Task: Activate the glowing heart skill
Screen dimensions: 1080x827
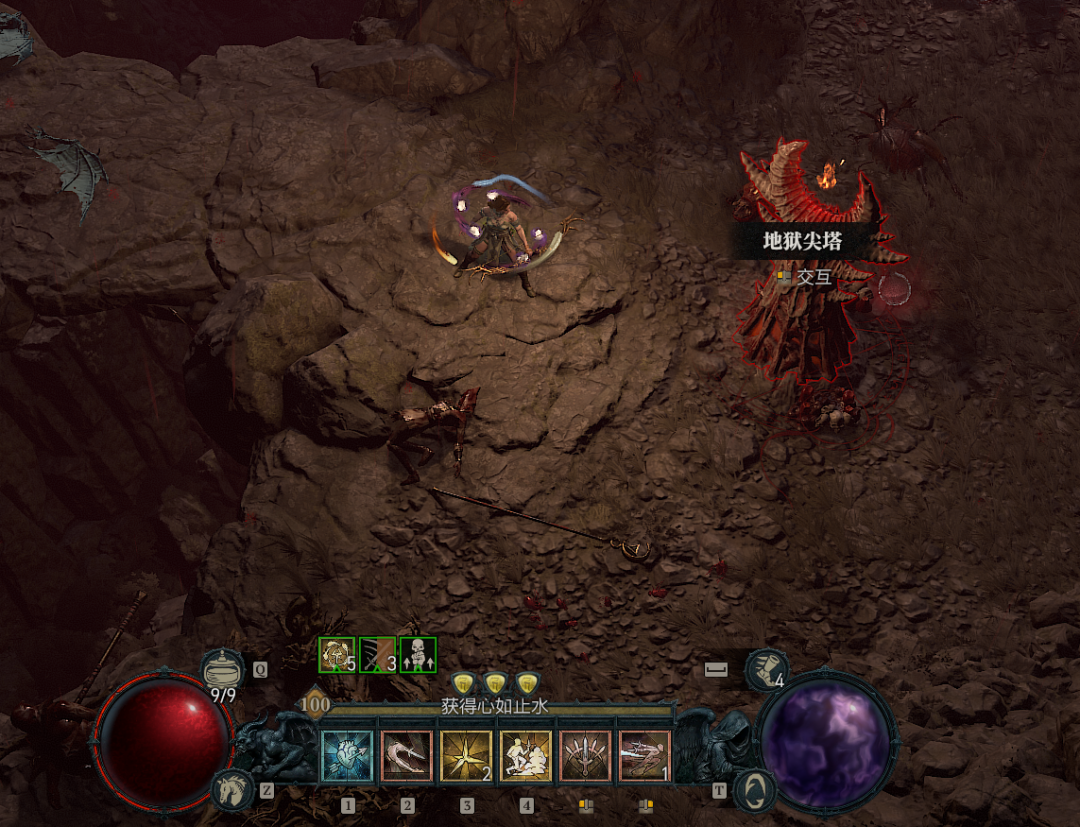Action: pyautogui.click(x=347, y=756)
